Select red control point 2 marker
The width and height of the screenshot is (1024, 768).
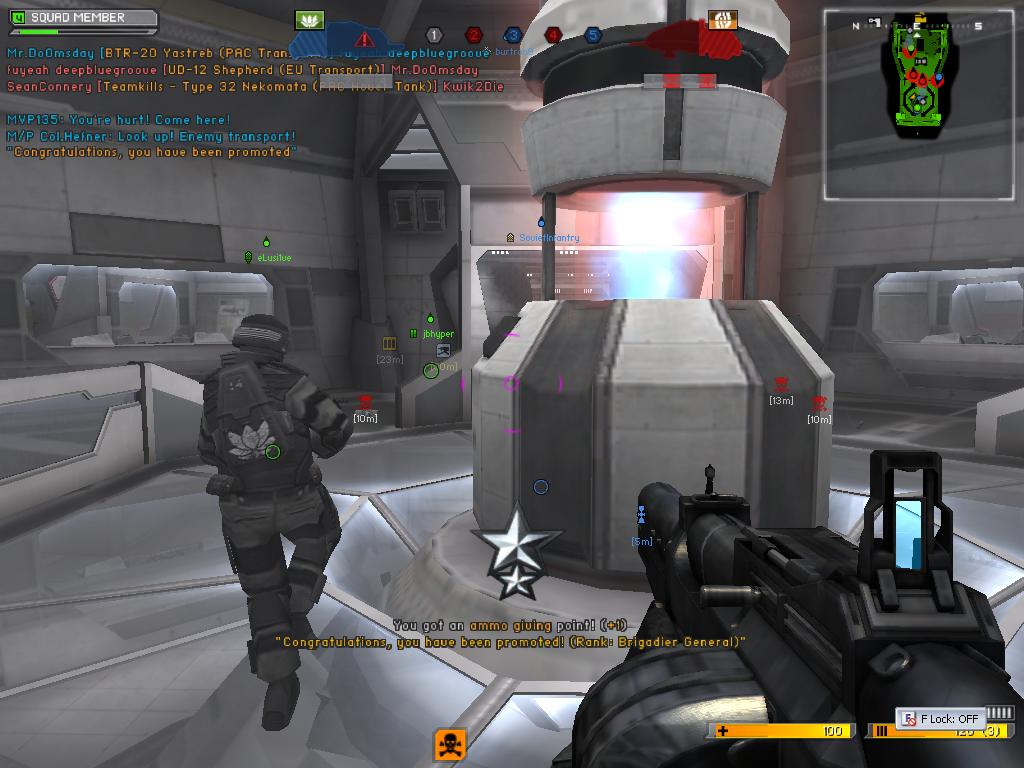pos(474,36)
